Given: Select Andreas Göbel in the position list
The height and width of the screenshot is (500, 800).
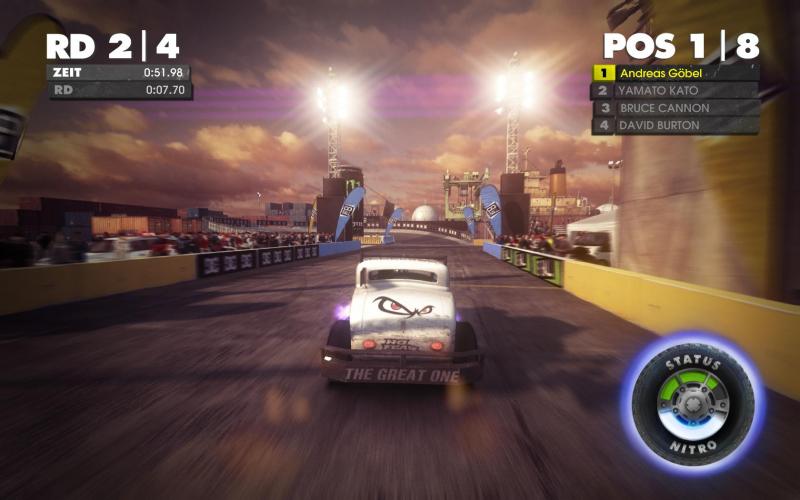Looking at the screenshot, I should coord(675,73).
